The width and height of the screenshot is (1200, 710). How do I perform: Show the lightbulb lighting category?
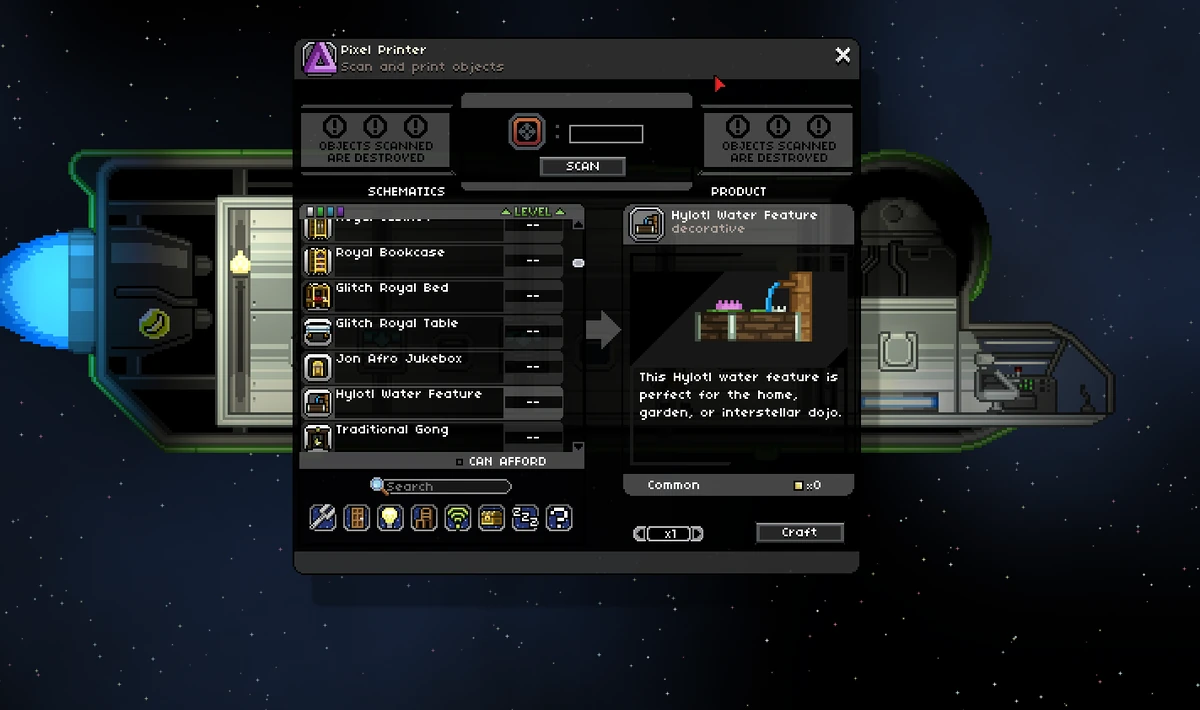390,517
